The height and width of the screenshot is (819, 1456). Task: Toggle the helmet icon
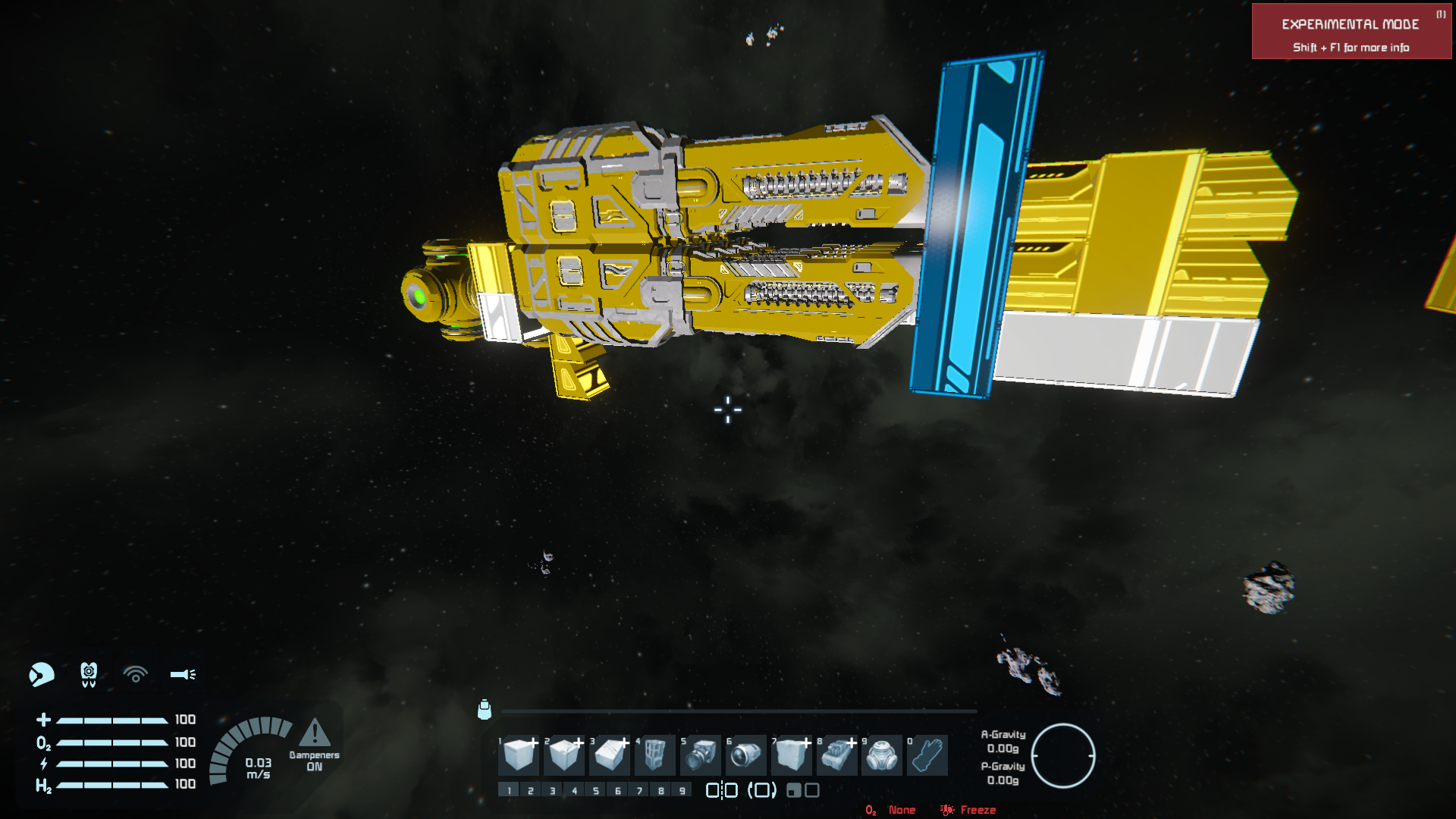[42, 674]
